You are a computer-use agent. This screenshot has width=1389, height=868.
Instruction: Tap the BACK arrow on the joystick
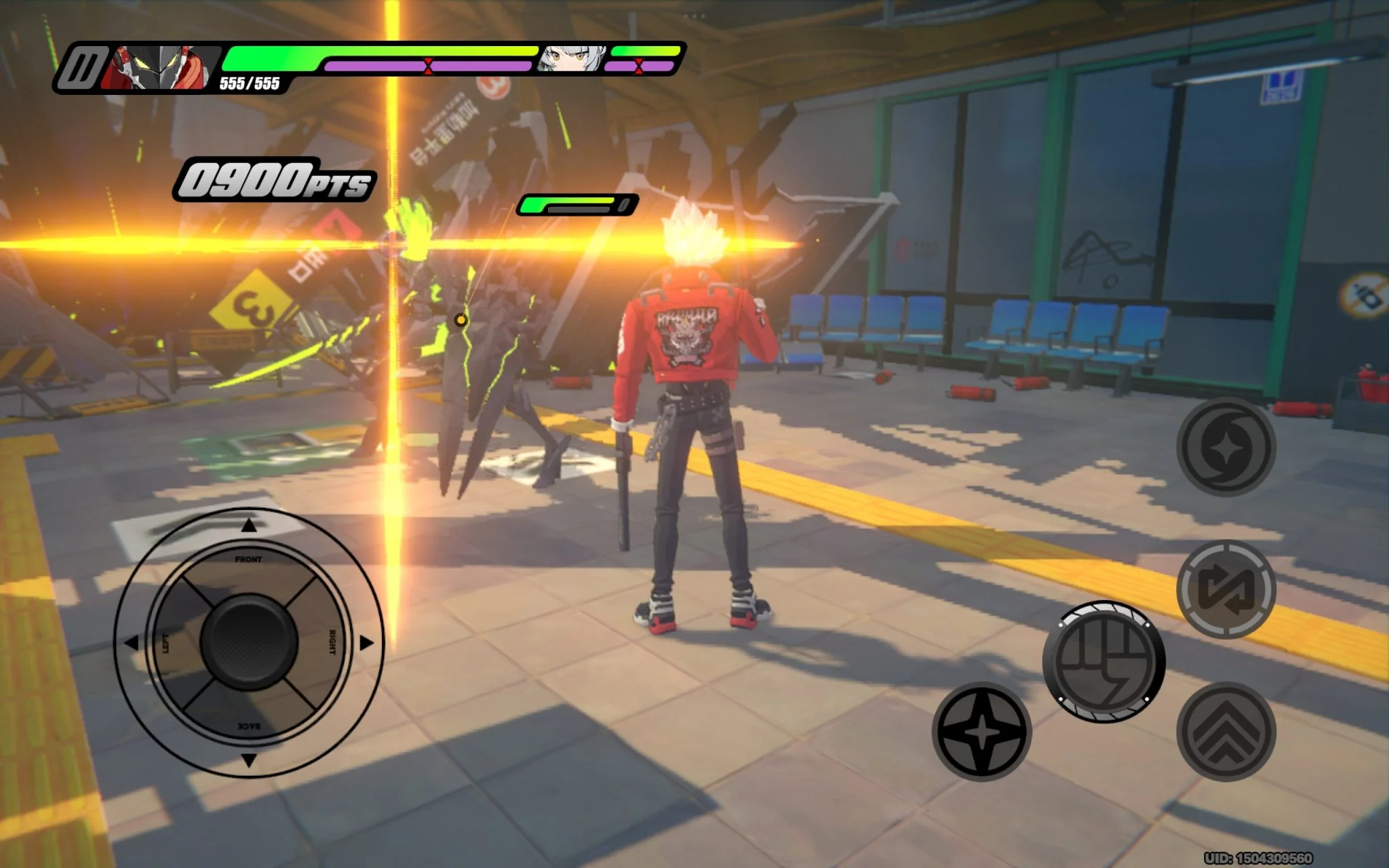(x=249, y=759)
